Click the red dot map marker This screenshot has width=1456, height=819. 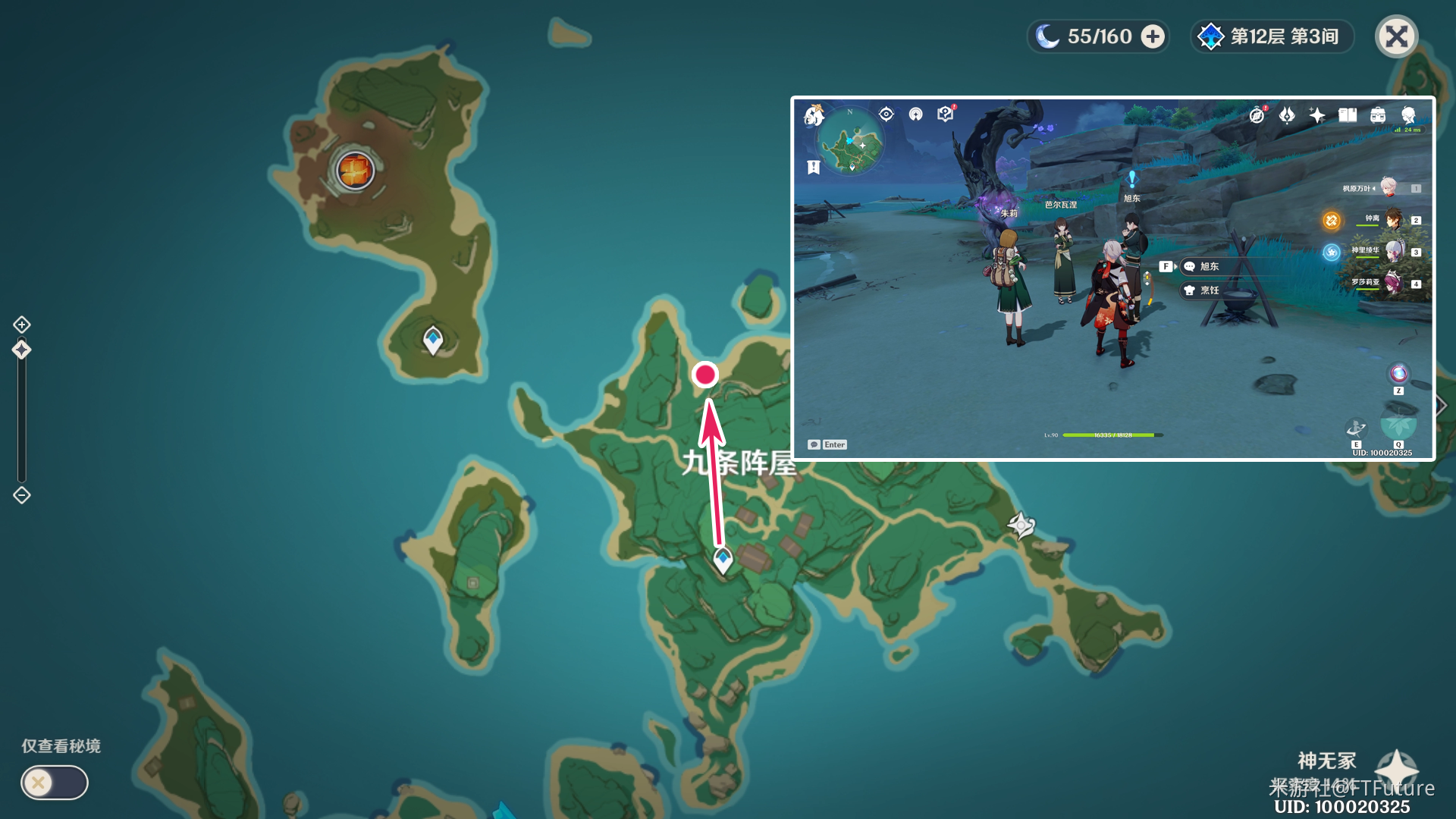[705, 374]
